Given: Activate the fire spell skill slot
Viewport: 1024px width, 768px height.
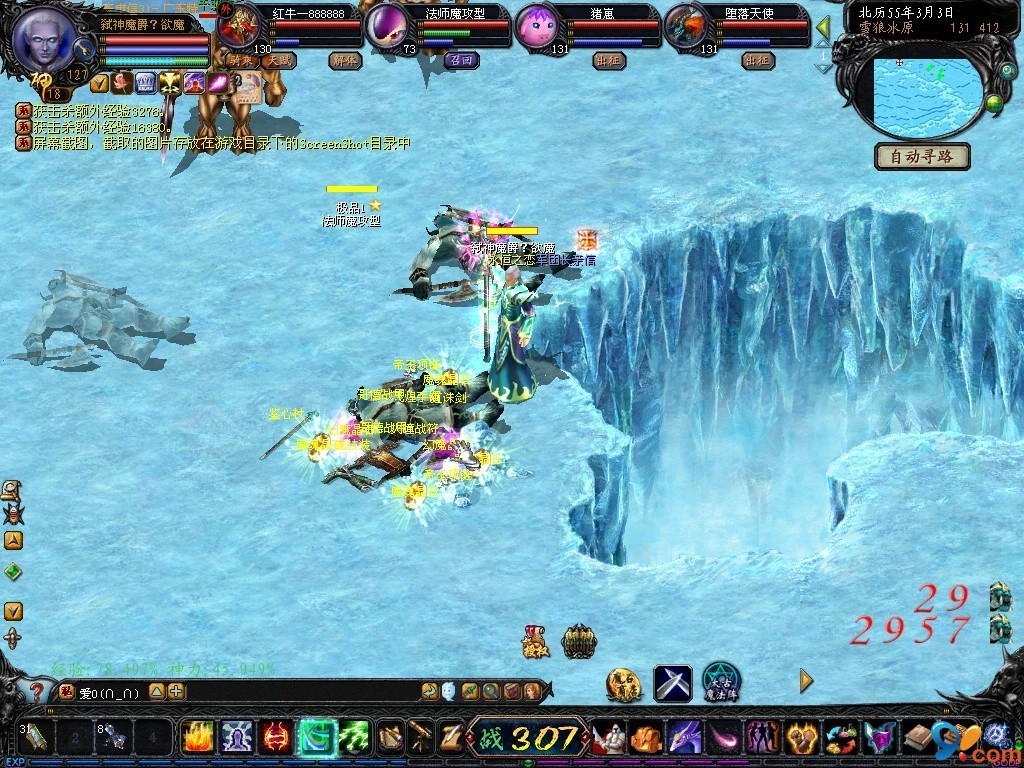Looking at the screenshot, I should click(196, 738).
